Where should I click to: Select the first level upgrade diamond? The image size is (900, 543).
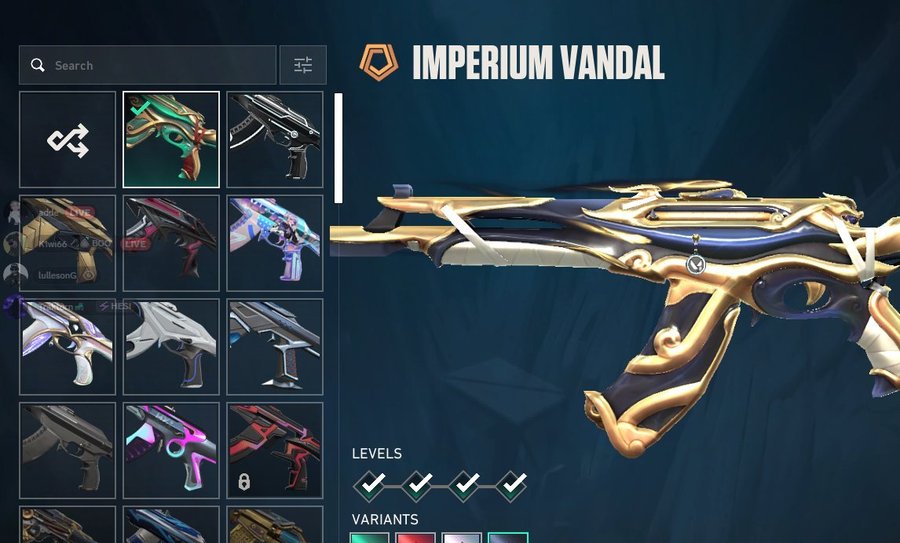coord(373,486)
